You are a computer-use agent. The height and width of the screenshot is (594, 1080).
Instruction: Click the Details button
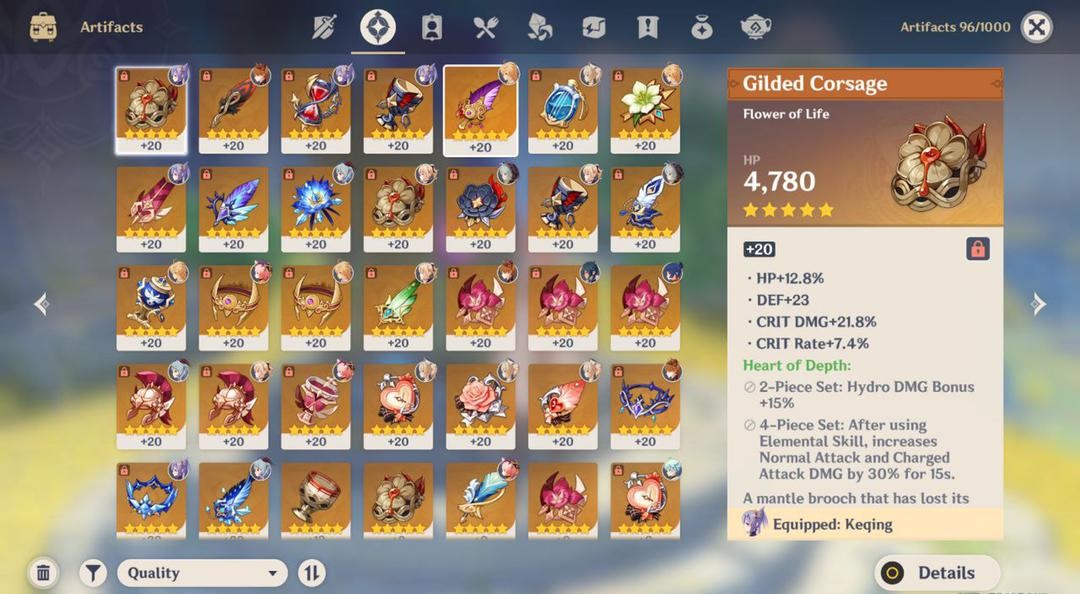pos(937,573)
